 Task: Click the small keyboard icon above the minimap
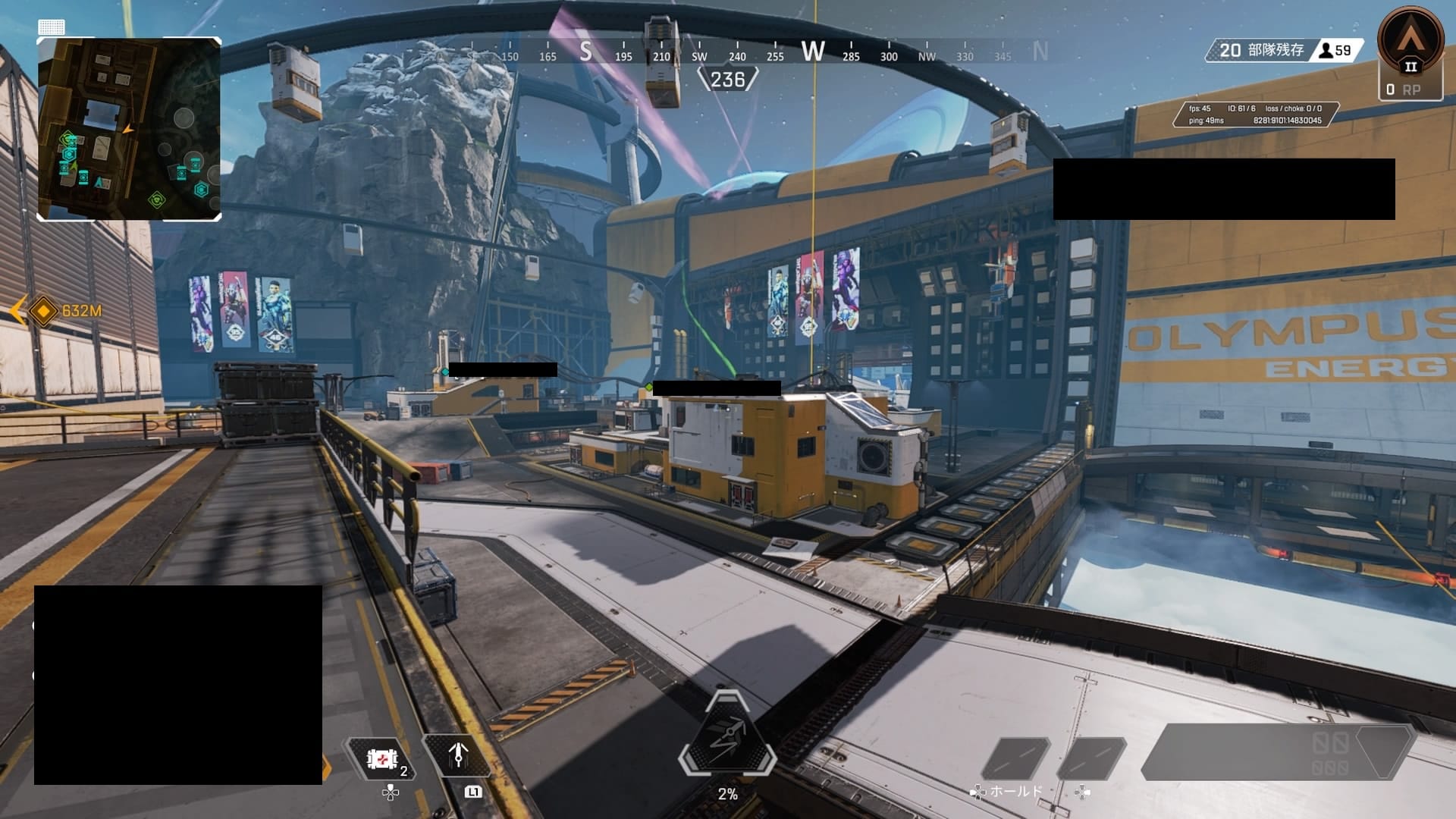52,27
